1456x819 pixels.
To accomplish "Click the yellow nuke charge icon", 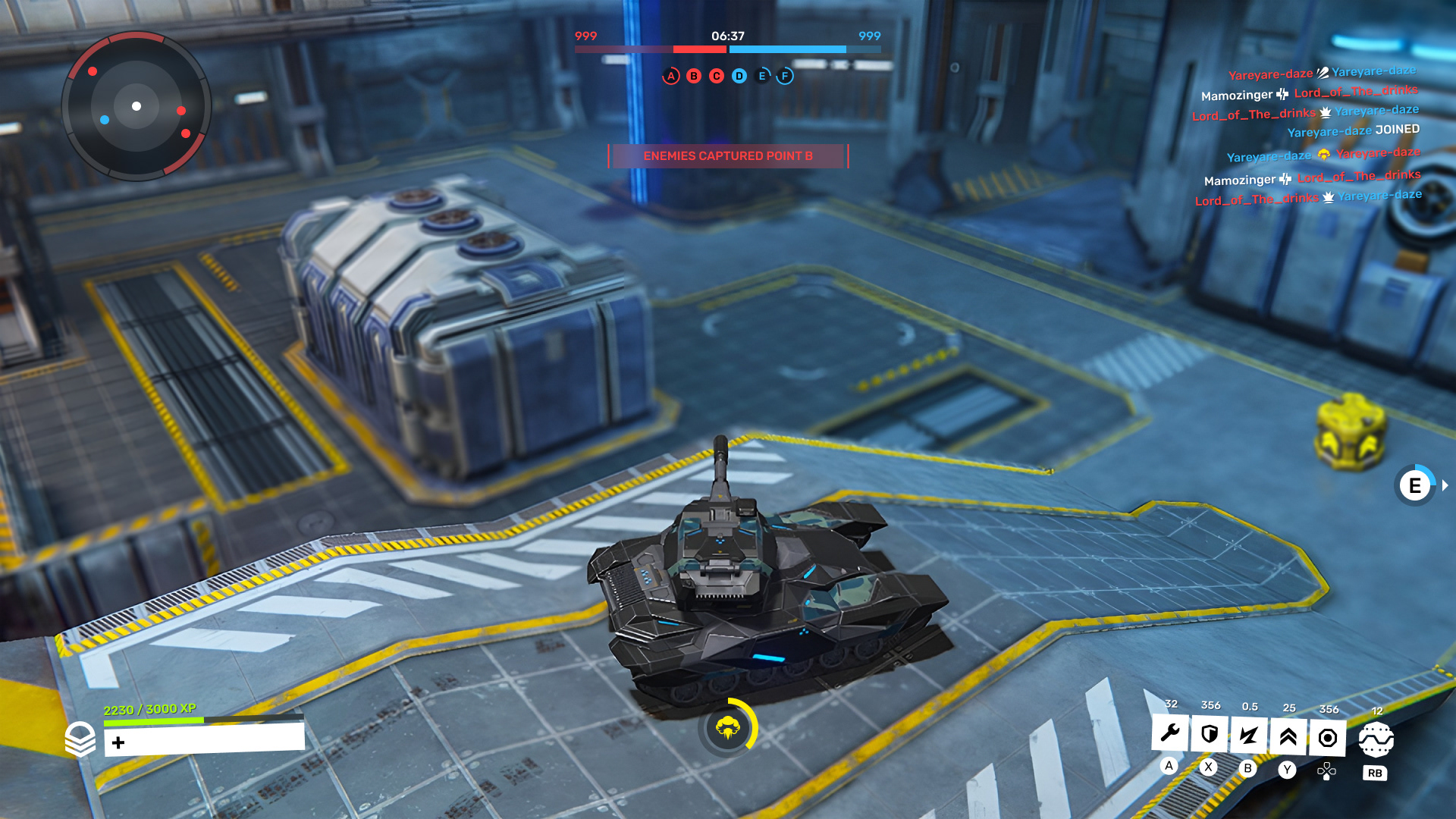I will [728, 728].
